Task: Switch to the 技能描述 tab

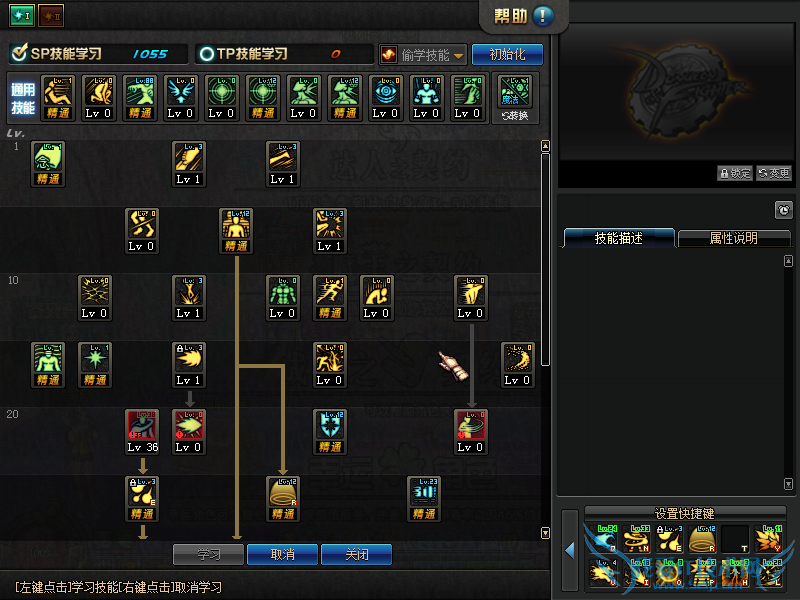Action: click(618, 238)
